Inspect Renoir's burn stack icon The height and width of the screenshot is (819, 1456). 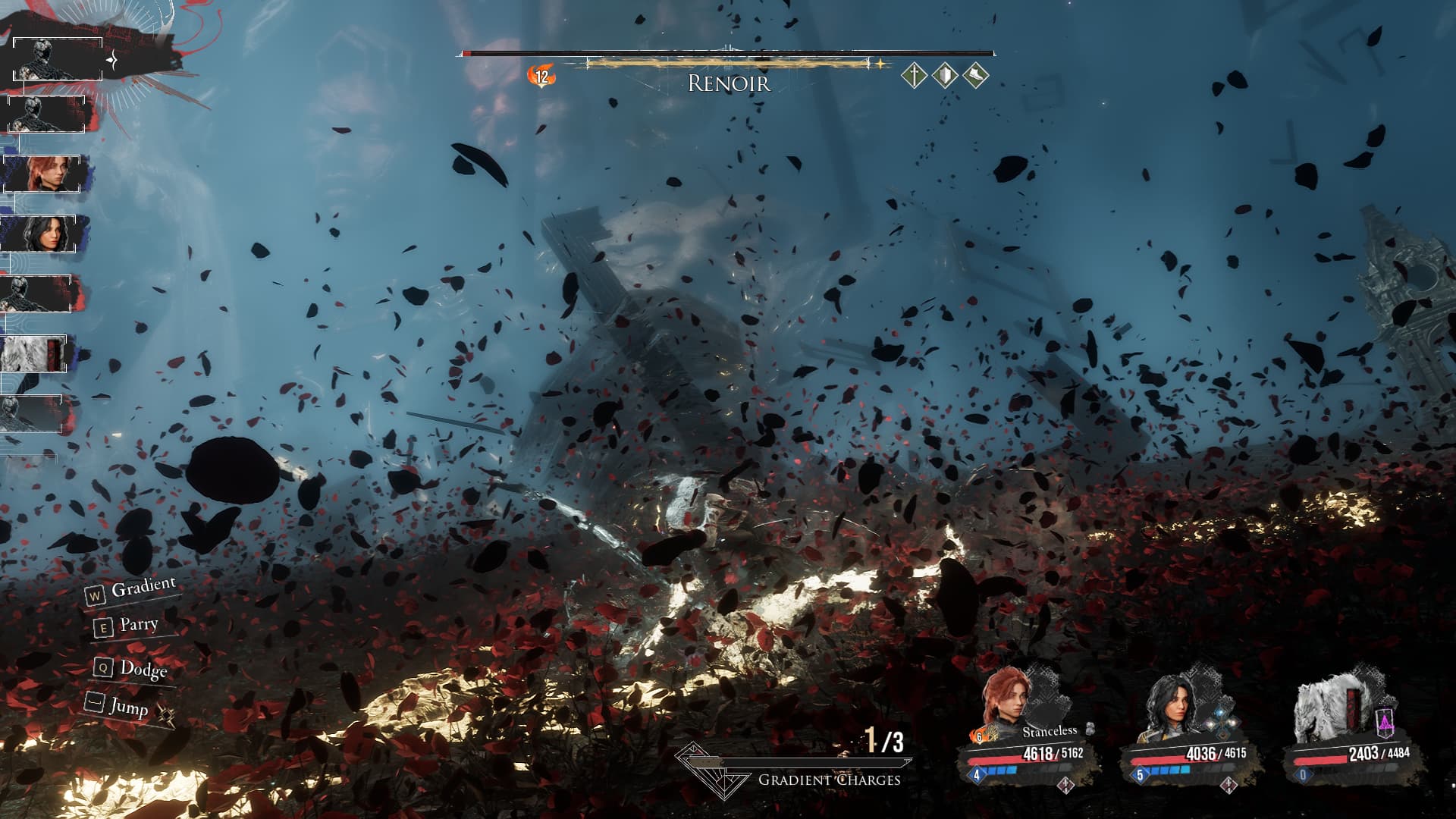click(541, 76)
